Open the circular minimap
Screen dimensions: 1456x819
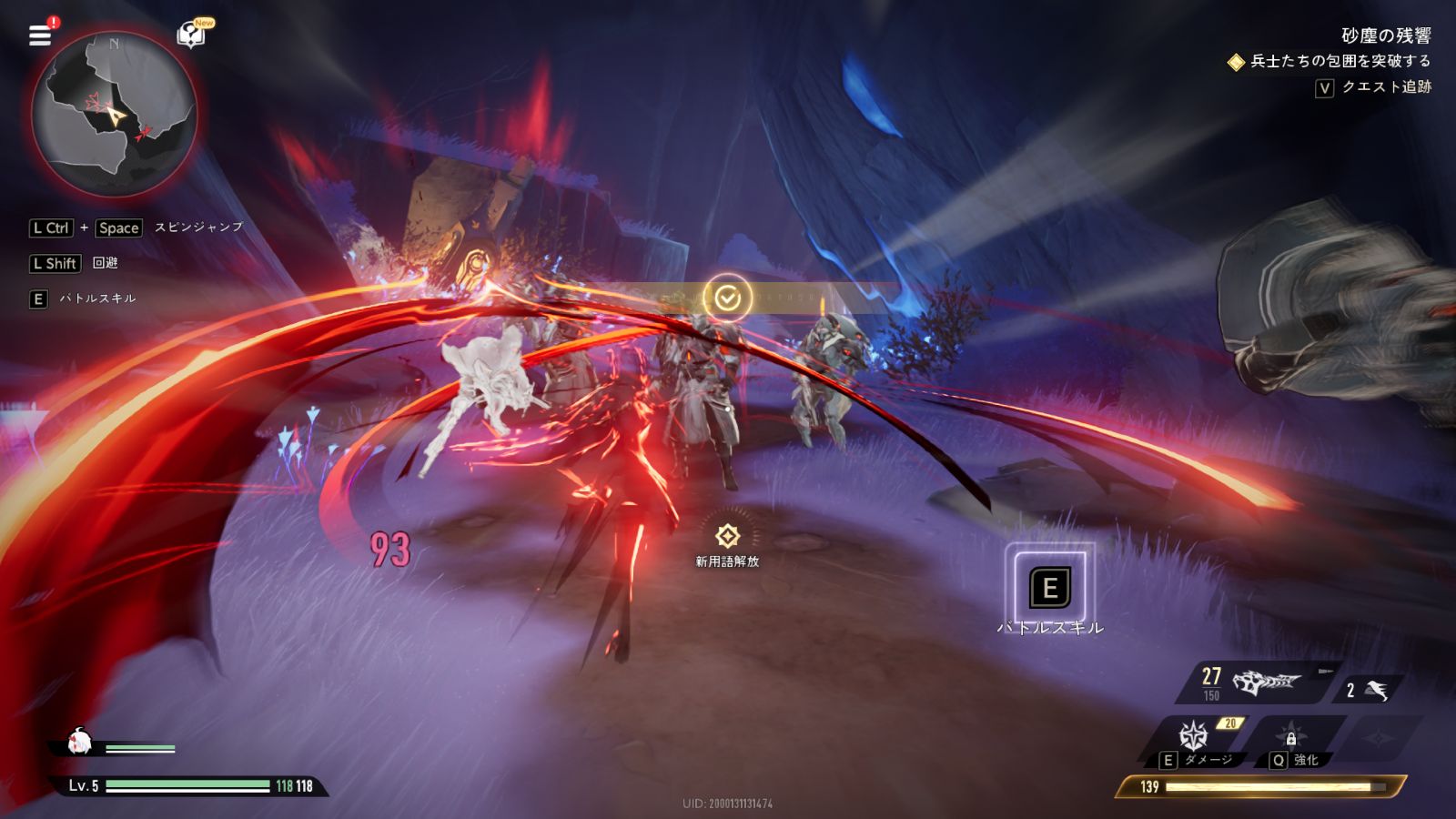point(115,115)
